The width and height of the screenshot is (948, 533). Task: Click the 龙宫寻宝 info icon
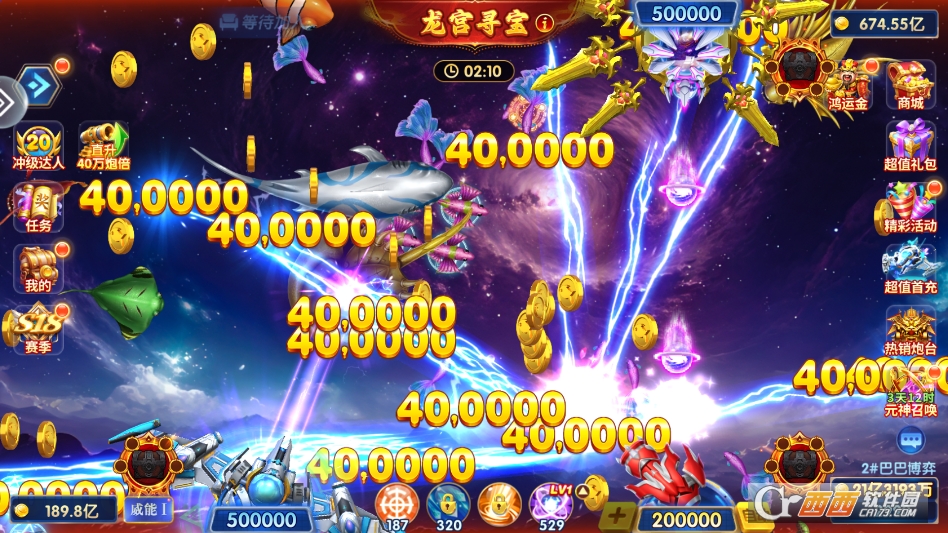point(544,22)
